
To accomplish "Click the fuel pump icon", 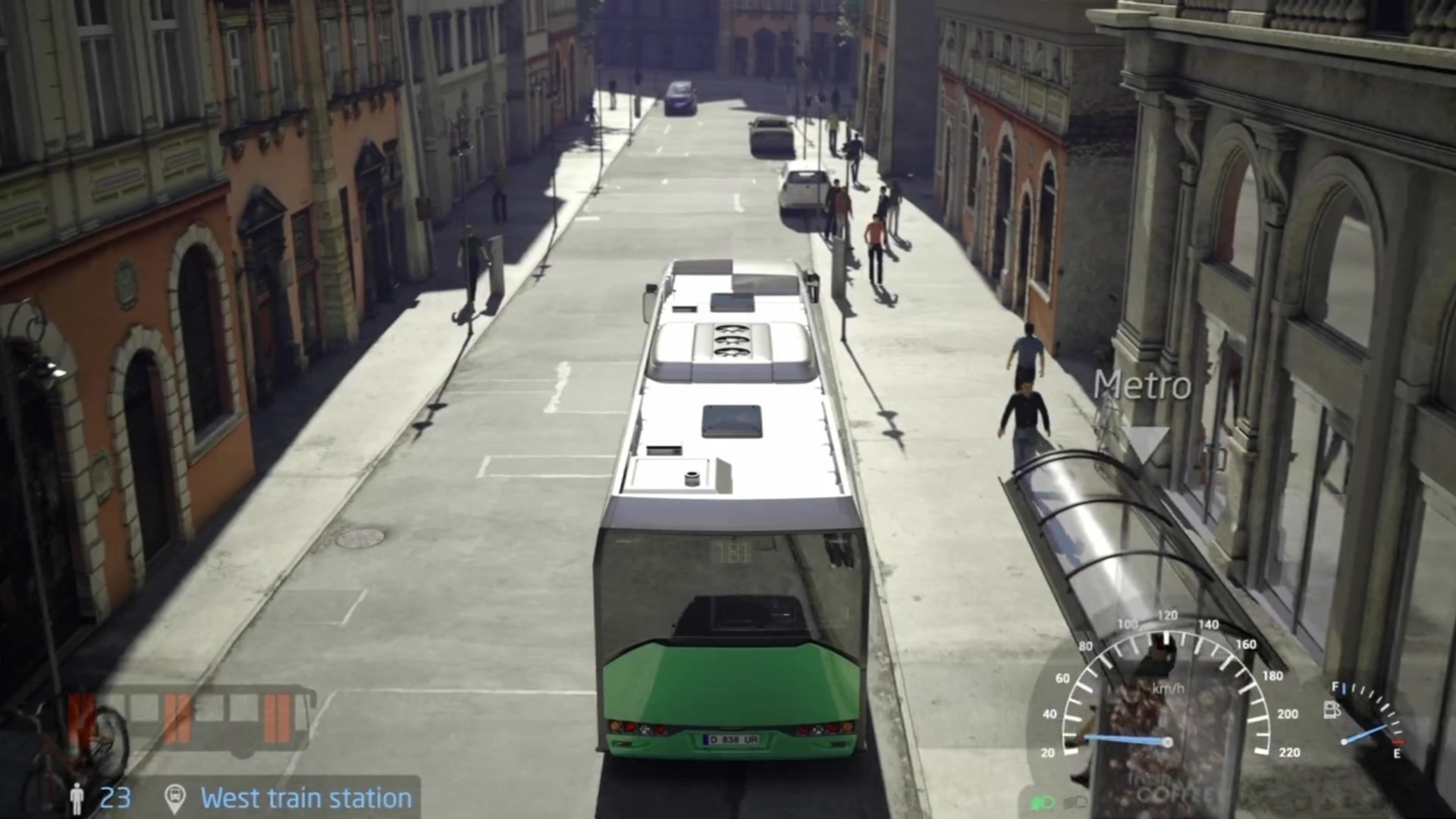I will coord(1332,710).
